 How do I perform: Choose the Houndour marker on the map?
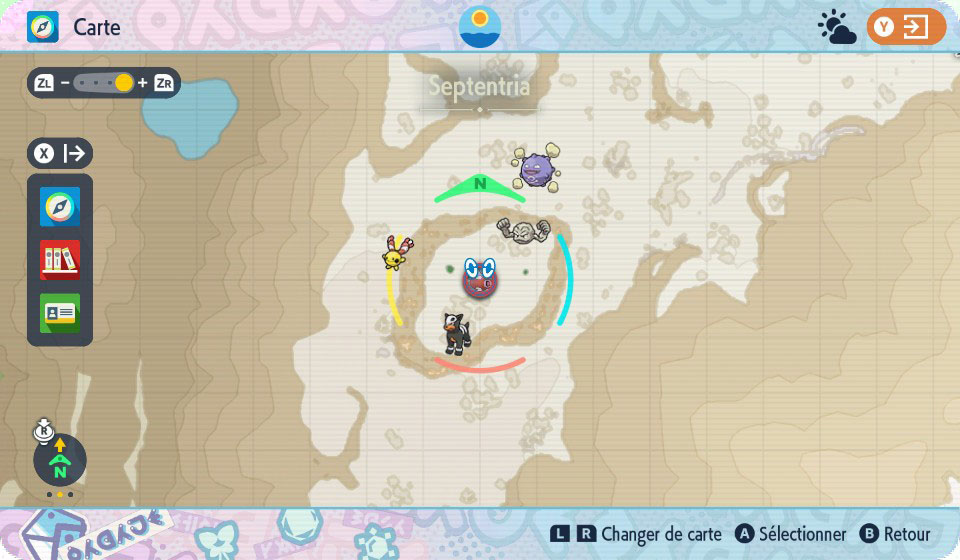point(457,332)
